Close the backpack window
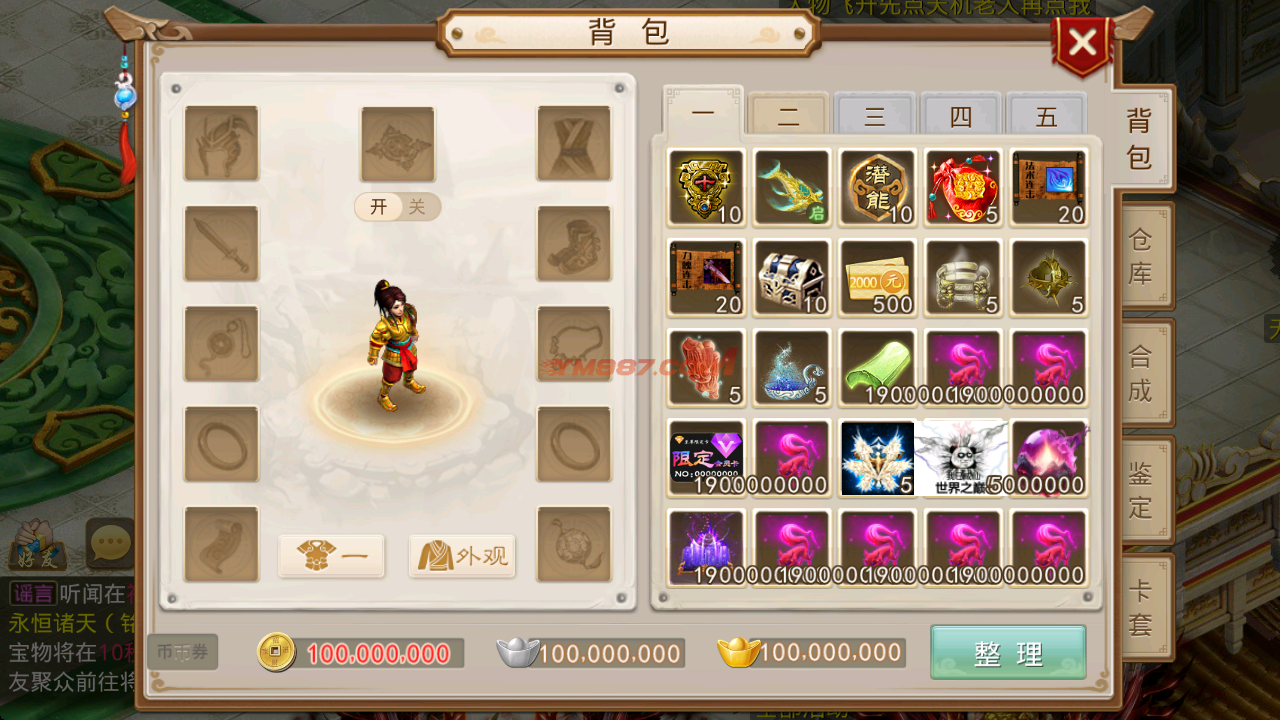The width and height of the screenshot is (1280, 720). (1082, 43)
